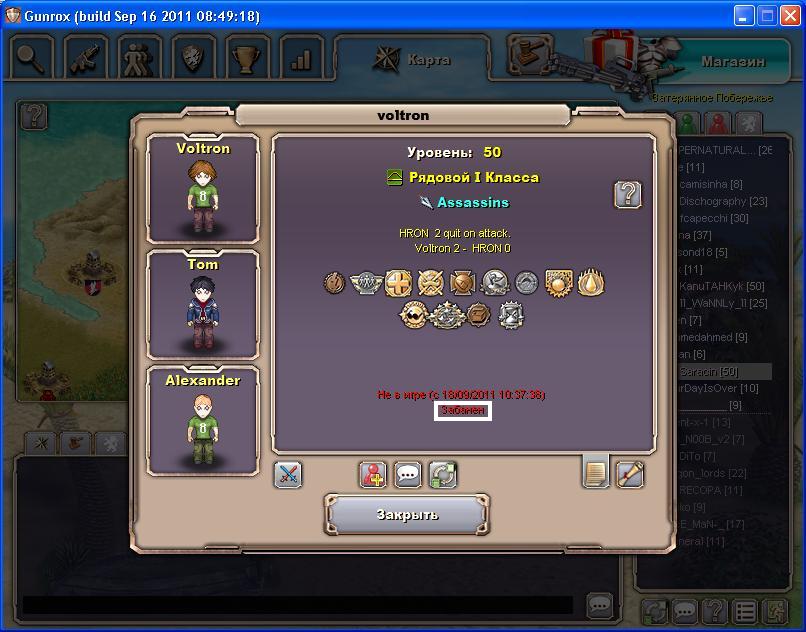
Task: Open the magnifying glass search tab
Action: (x=32, y=58)
